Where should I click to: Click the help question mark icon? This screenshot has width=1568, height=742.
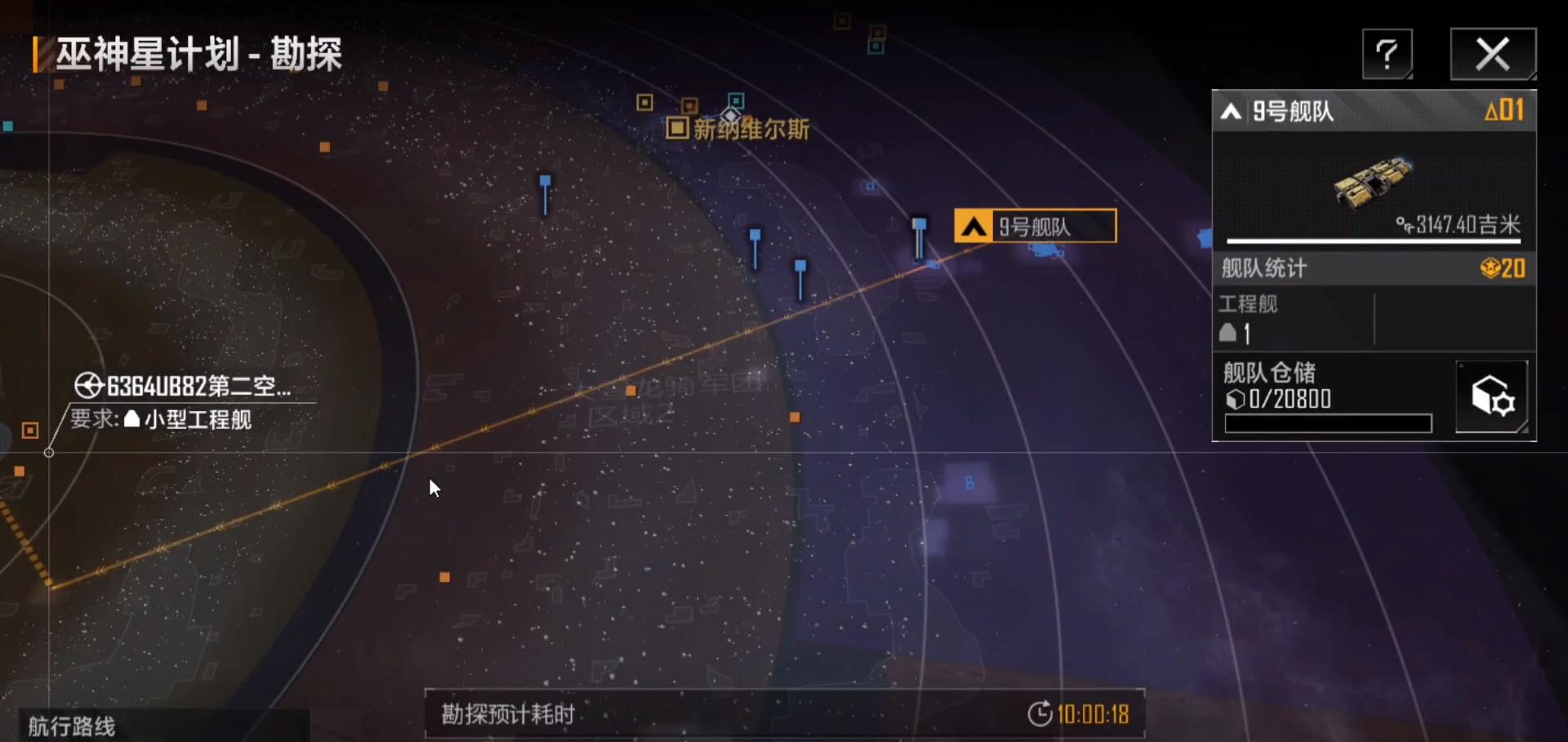[x=1387, y=53]
